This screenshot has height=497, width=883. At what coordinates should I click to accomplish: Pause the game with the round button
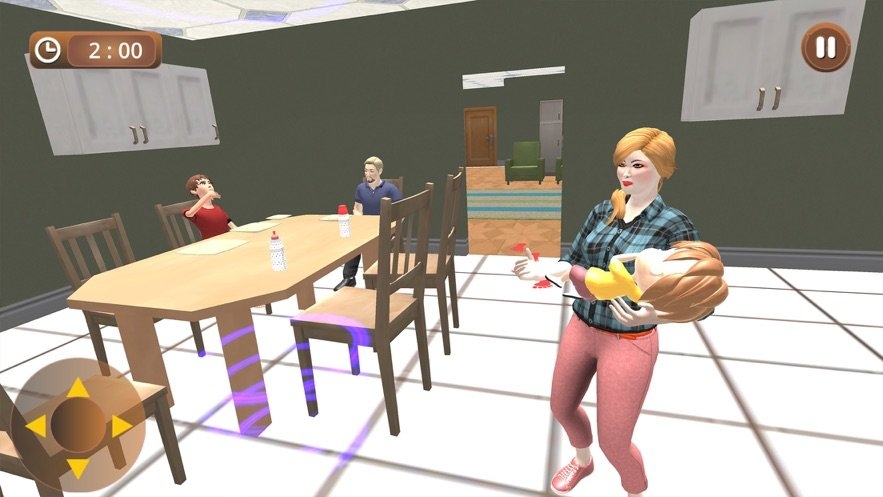click(x=826, y=47)
